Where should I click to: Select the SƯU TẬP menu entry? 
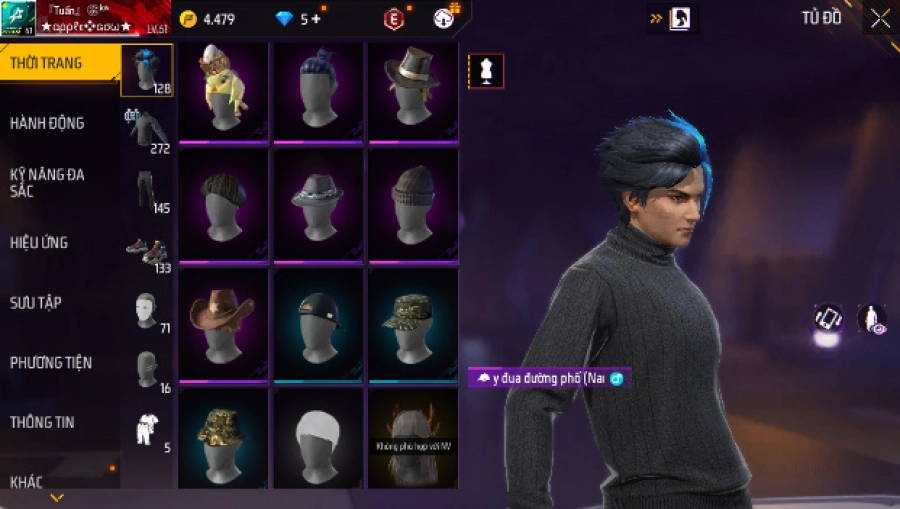[36, 302]
